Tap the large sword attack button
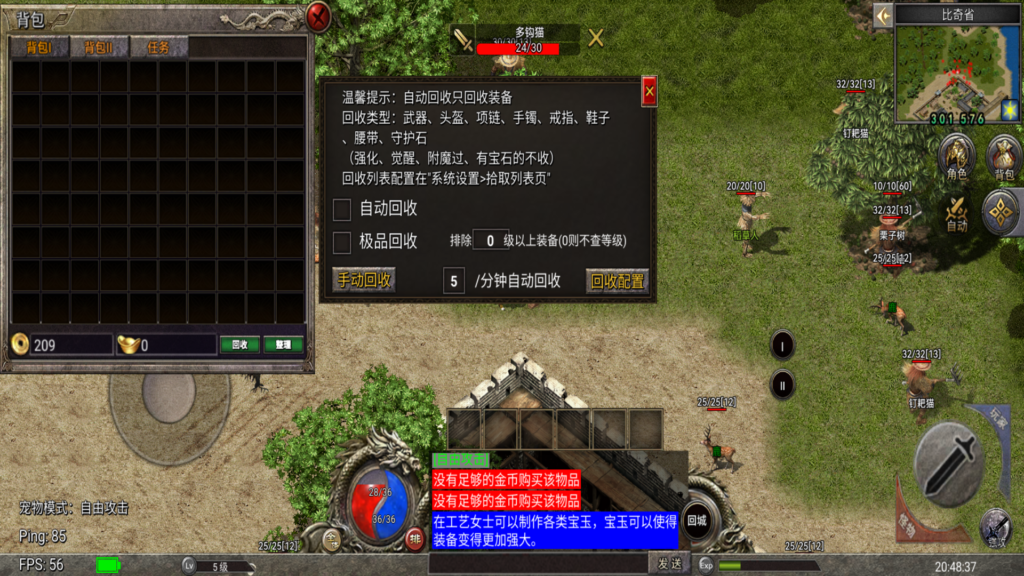The width and height of the screenshot is (1024, 576). [952, 462]
